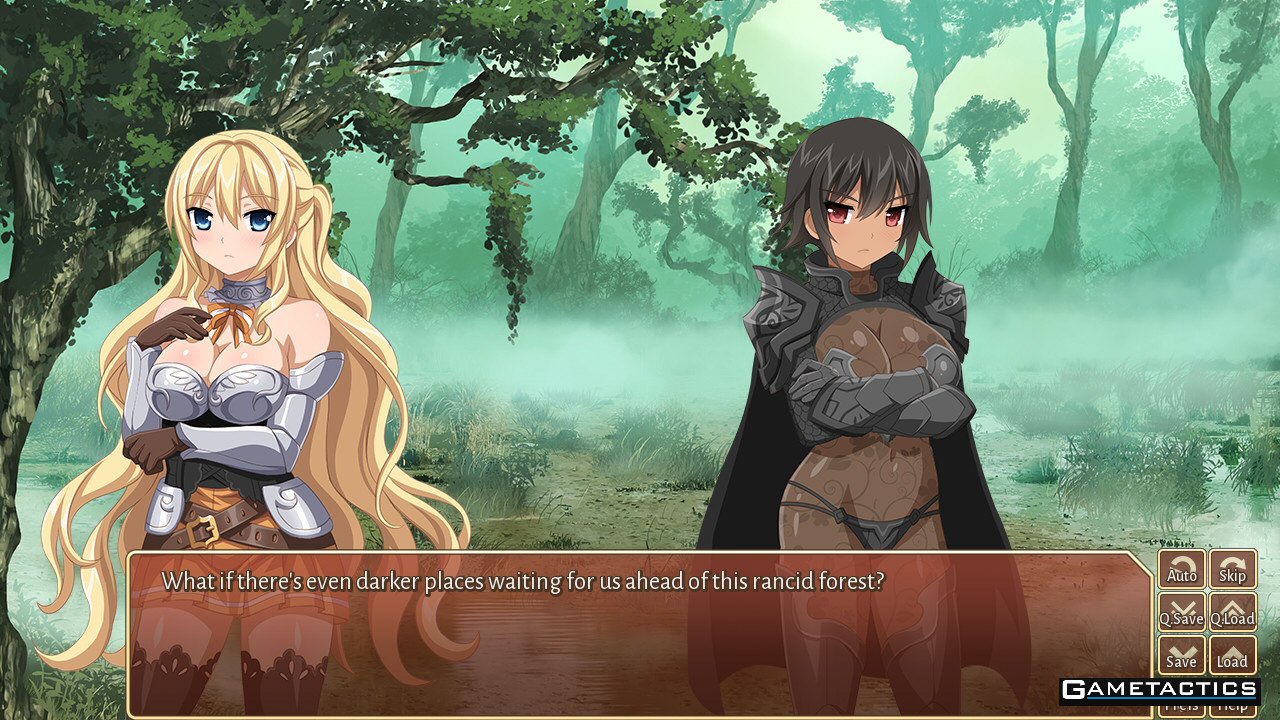Quick load using the Q.Load button

click(x=1232, y=612)
